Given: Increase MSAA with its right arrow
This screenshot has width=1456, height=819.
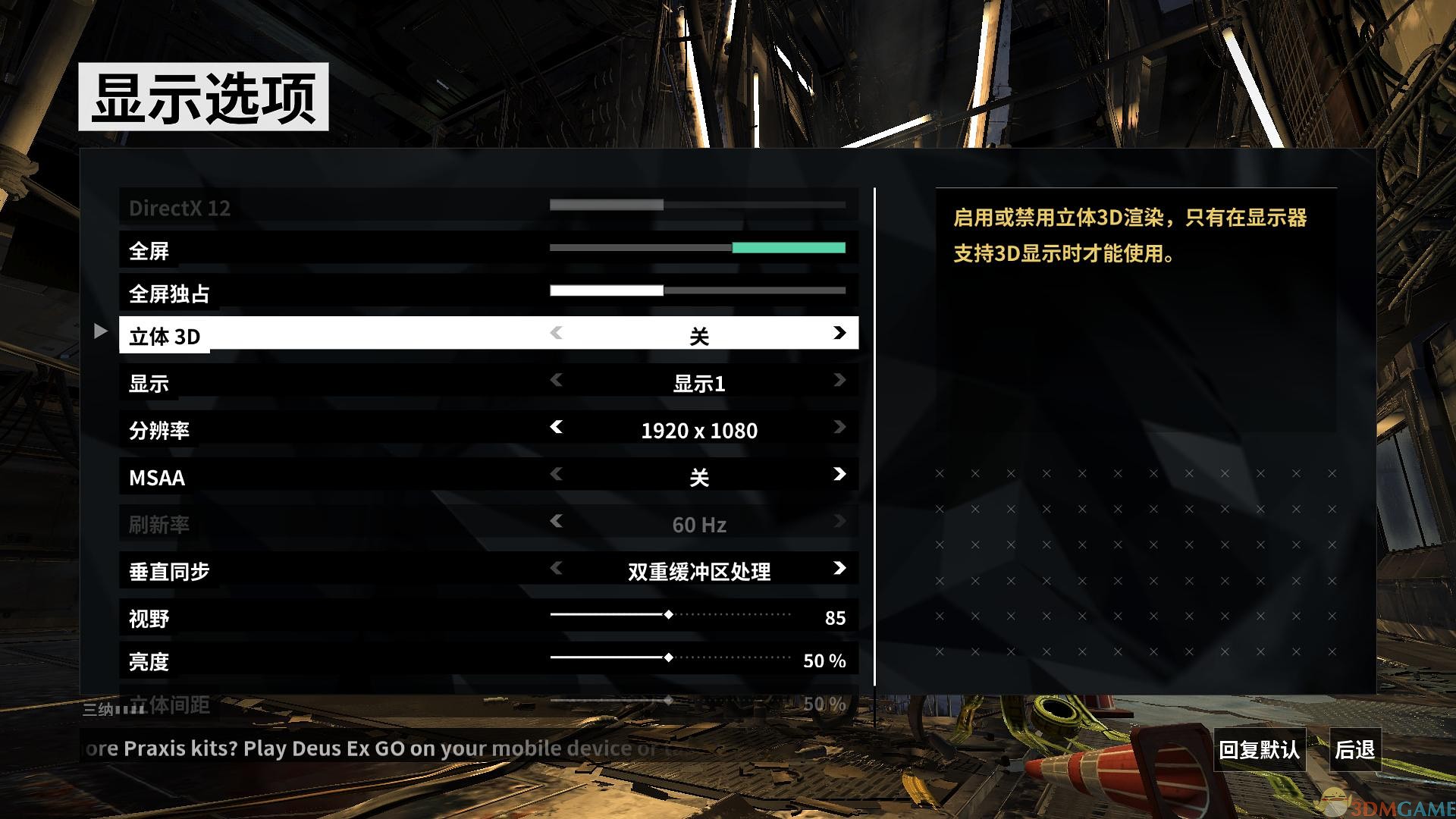Looking at the screenshot, I should [839, 475].
